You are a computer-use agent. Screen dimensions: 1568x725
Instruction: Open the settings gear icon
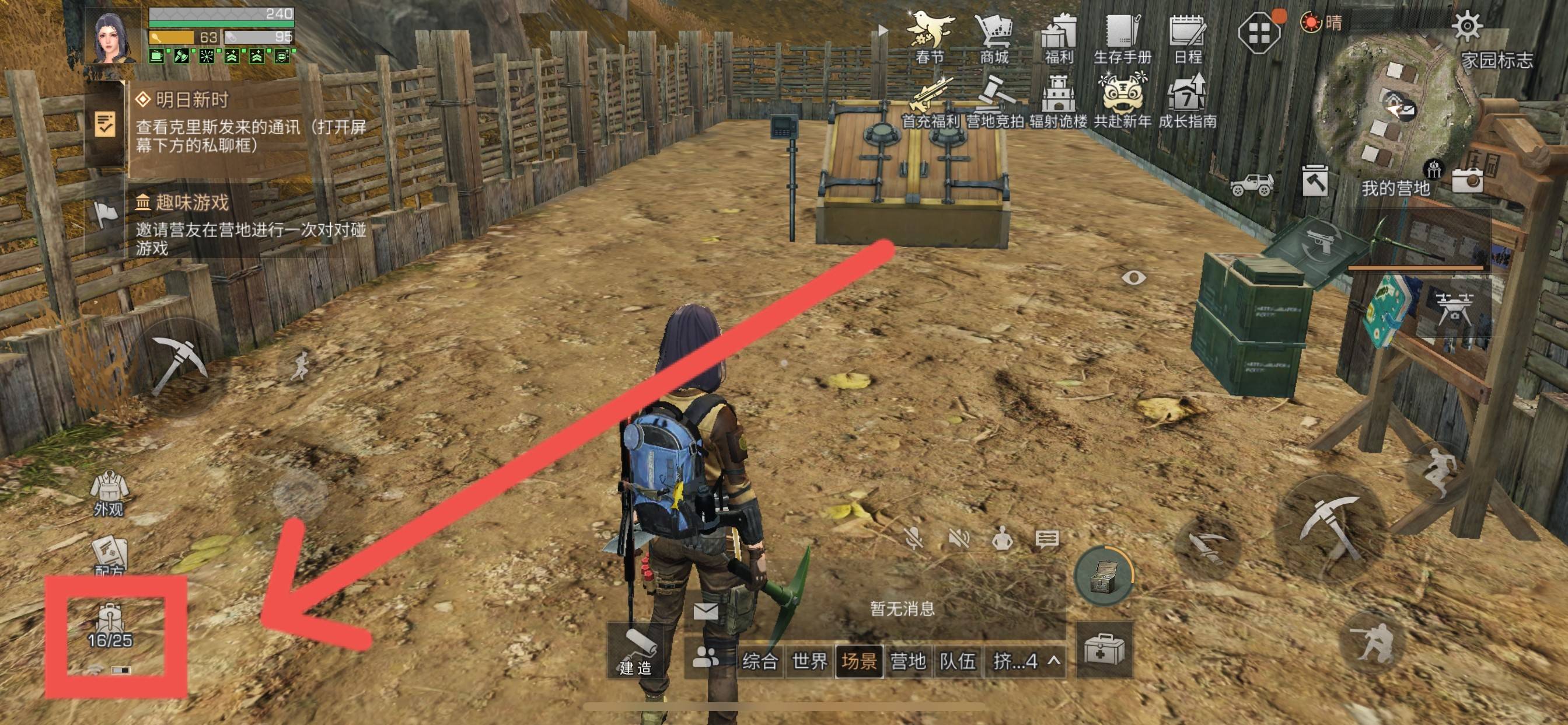[1467, 26]
